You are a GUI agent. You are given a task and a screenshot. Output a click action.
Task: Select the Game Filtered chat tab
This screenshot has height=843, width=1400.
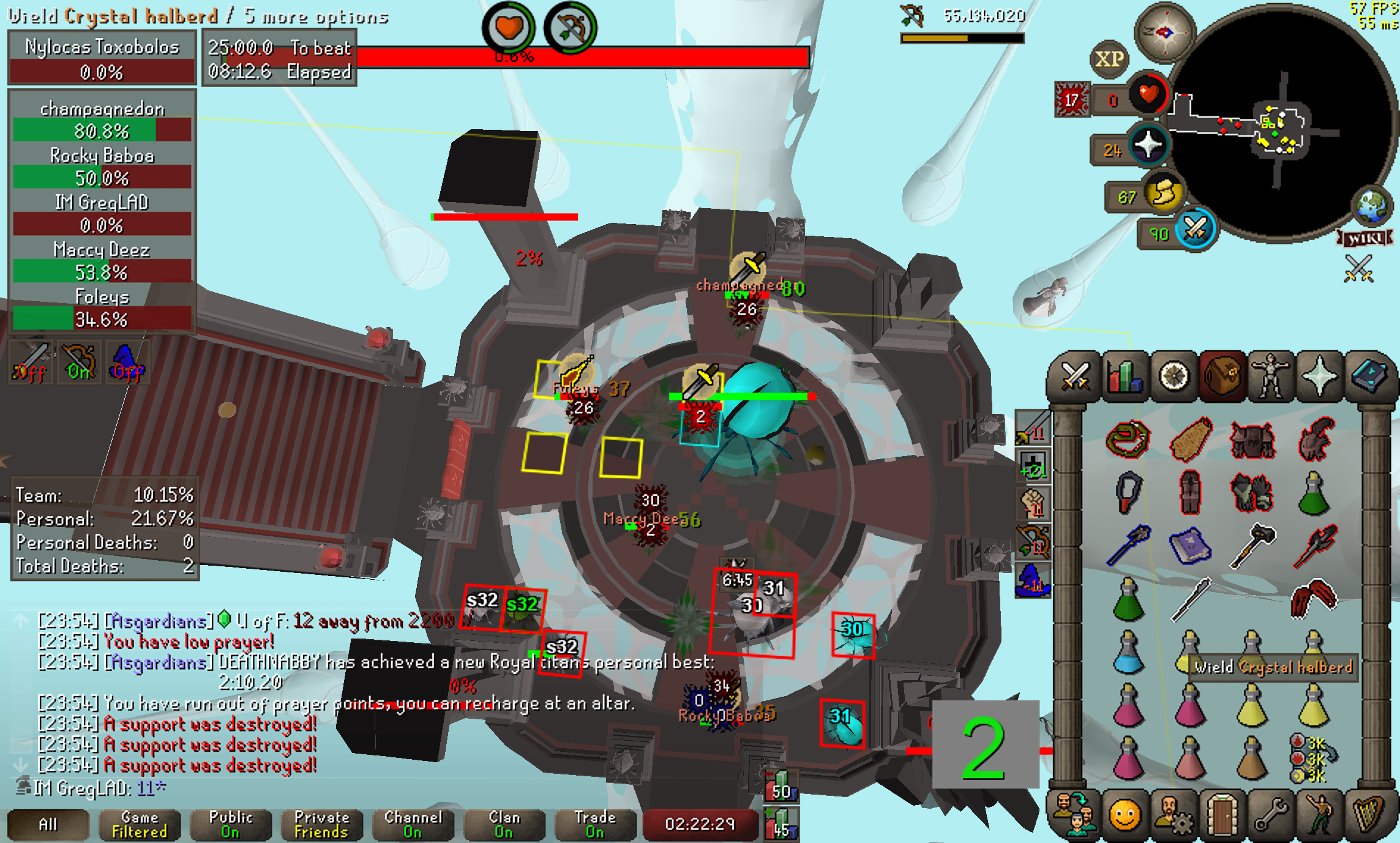coord(140,825)
